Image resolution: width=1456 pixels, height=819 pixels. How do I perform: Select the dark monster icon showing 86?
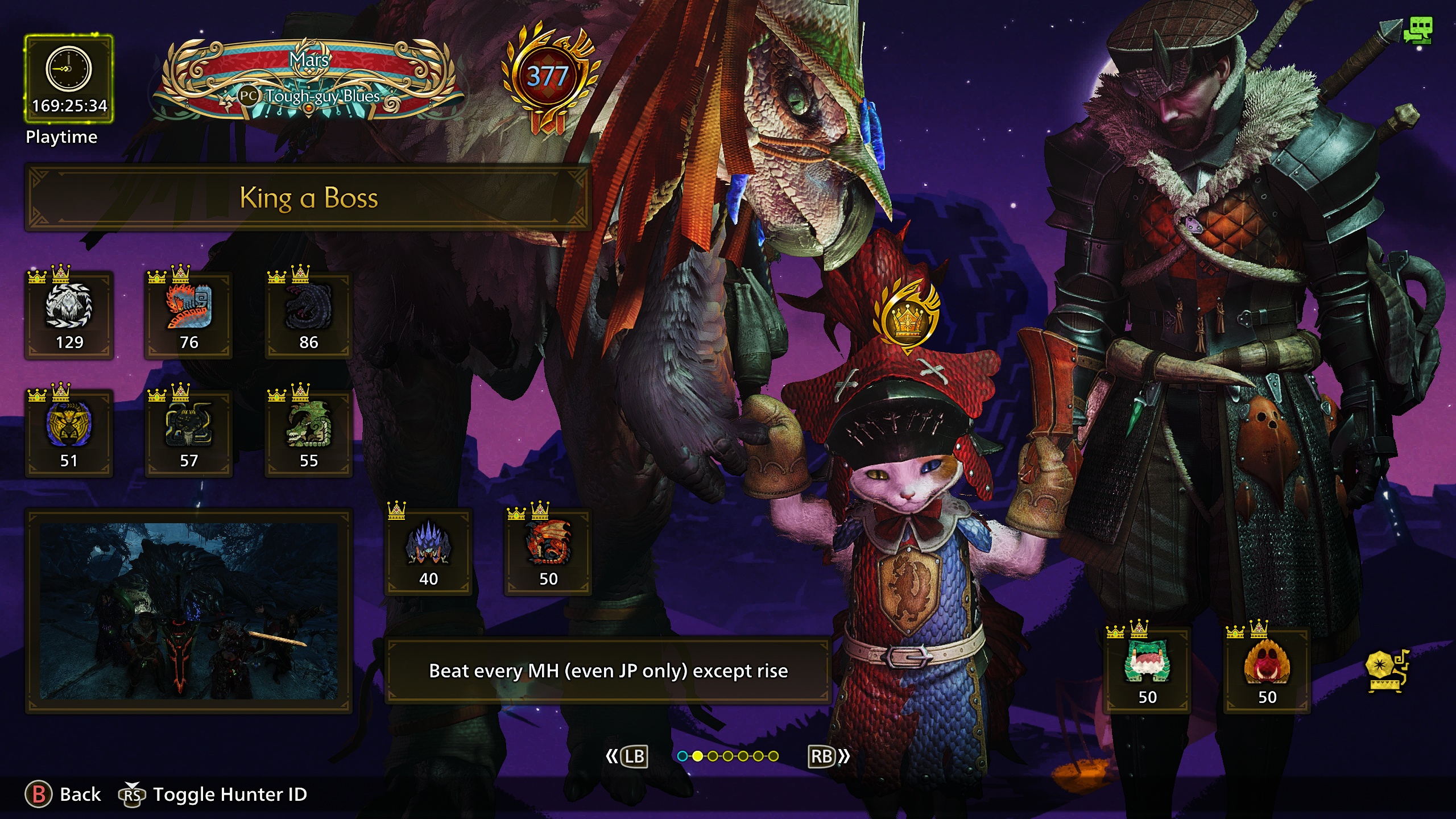coord(309,315)
